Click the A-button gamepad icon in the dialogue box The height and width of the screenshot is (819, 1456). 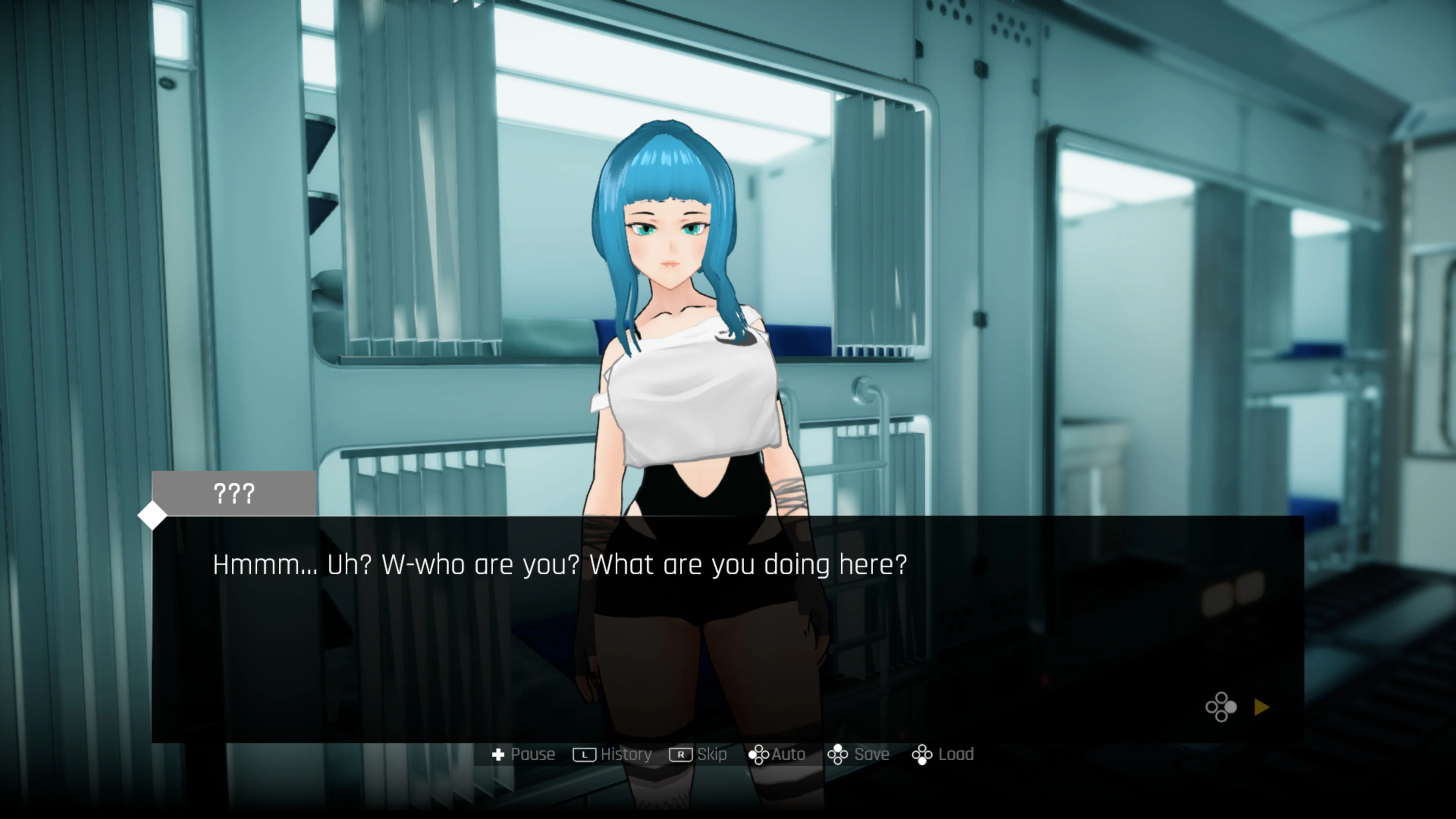pos(1222,707)
